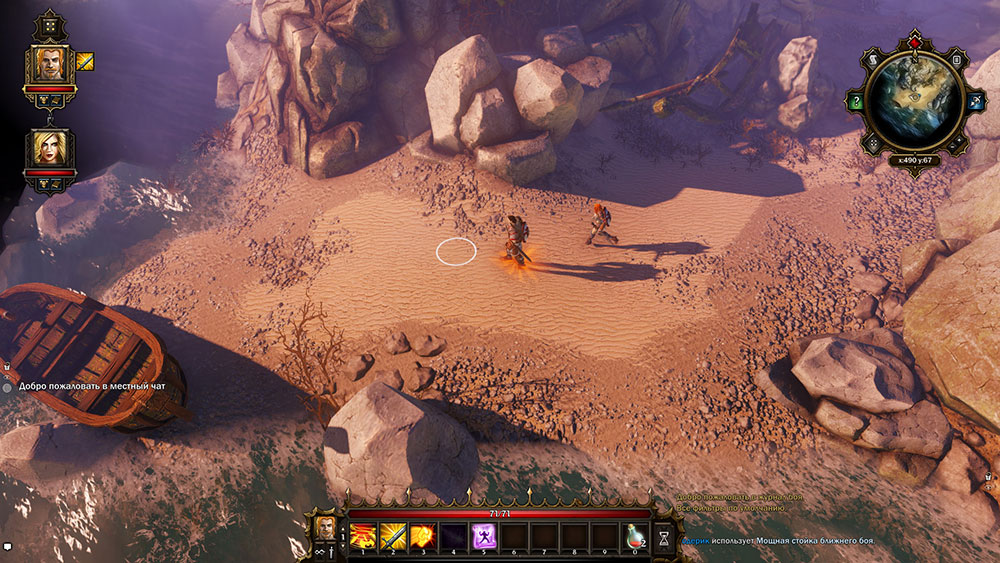Open the dotted button above the party portraits
This screenshot has height=563, width=1000.
pyautogui.click(x=48, y=24)
